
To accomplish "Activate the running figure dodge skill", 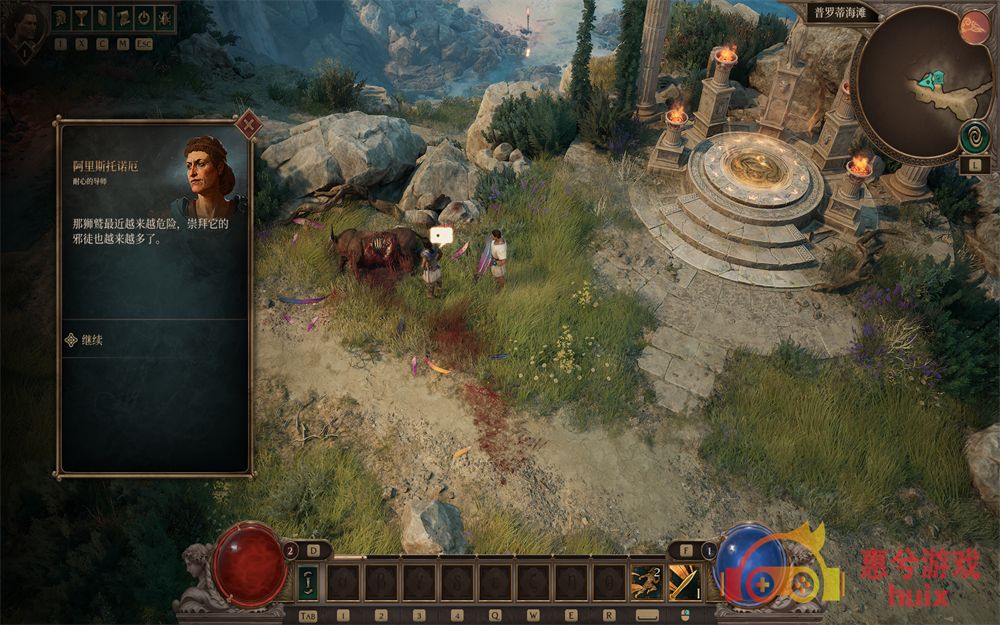I will [x=646, y=582].
